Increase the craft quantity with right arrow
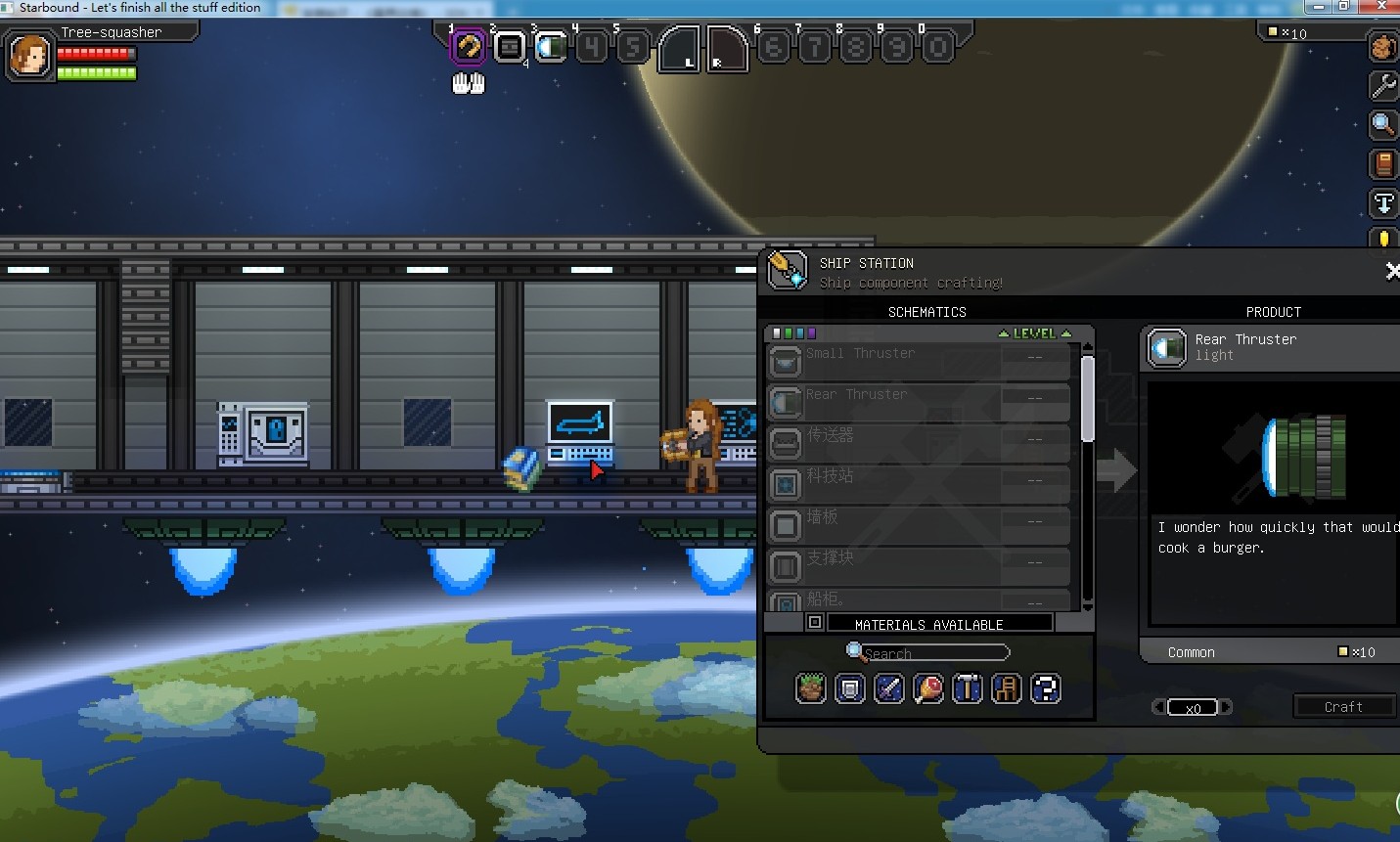Image resolution: width=1400 pixels, height=842 pixels. (x=1227, y=707)
